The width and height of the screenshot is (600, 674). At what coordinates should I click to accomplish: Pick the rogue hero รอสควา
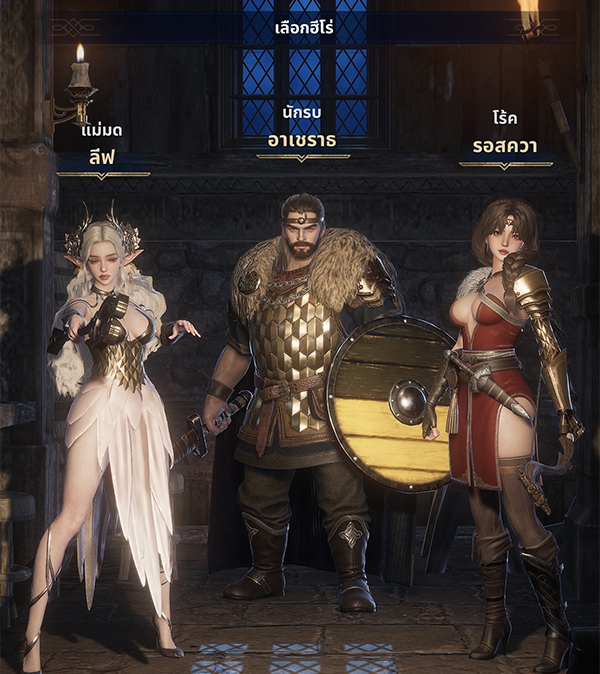pyautogui.click(x=505, y=400)
